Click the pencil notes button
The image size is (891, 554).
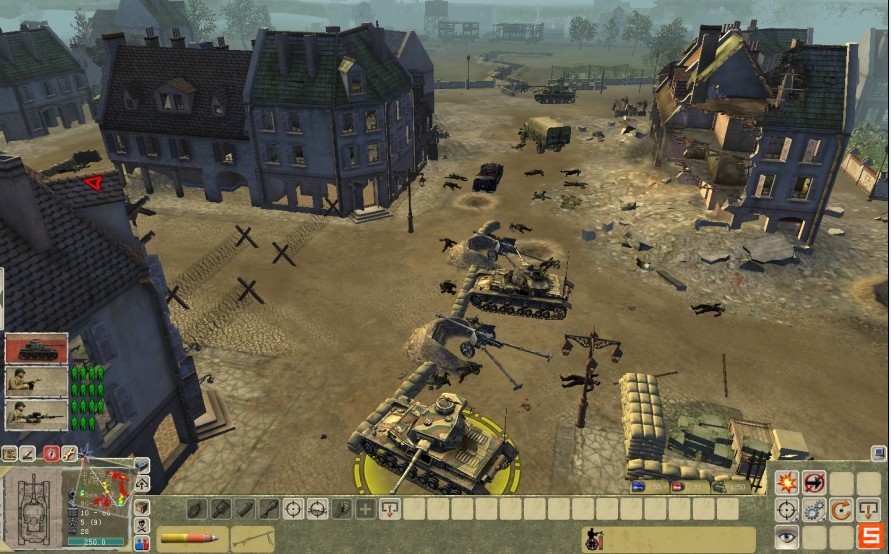click(29, 453)
